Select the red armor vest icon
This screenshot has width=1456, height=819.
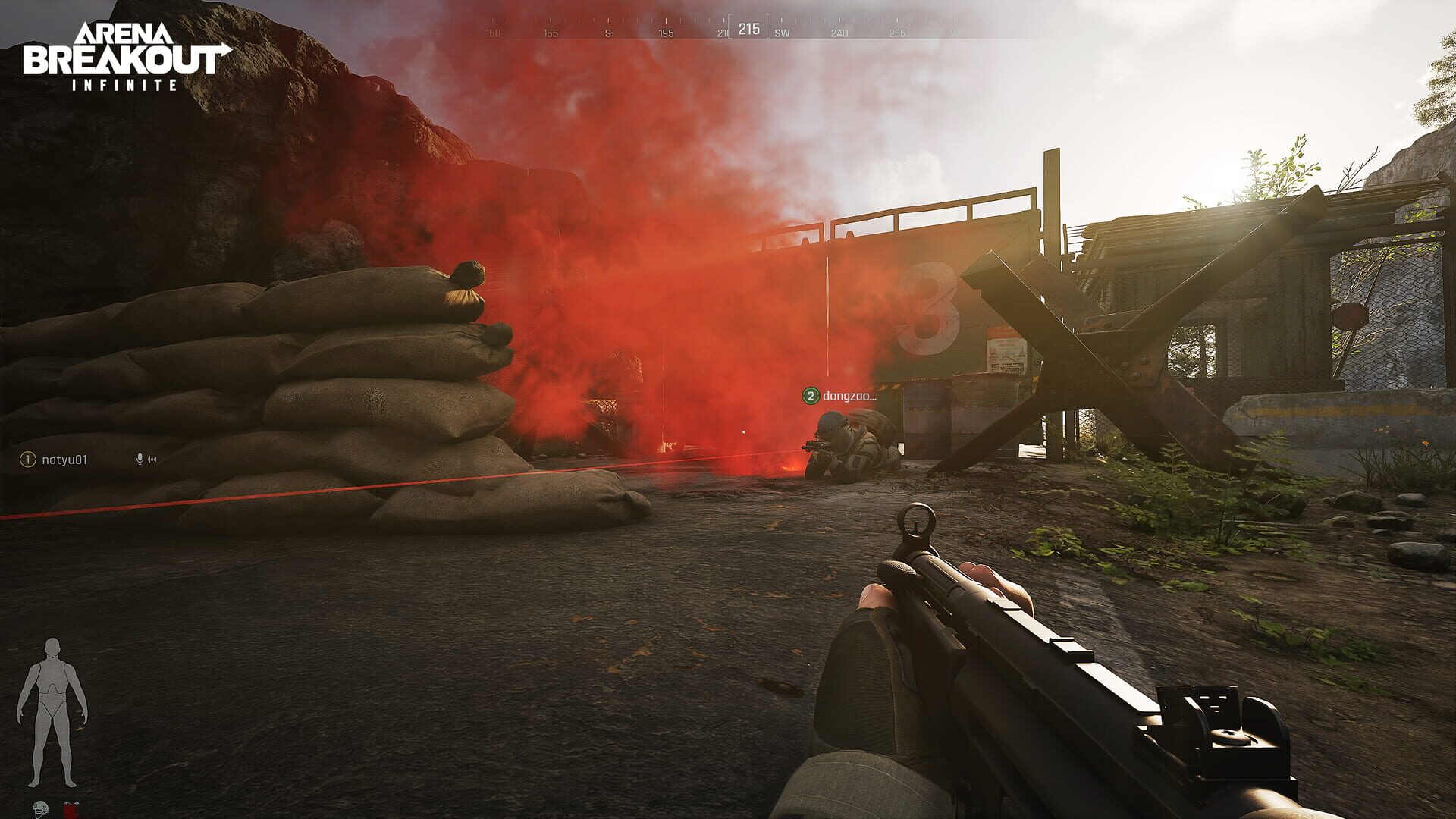click(x=71, y=810)
